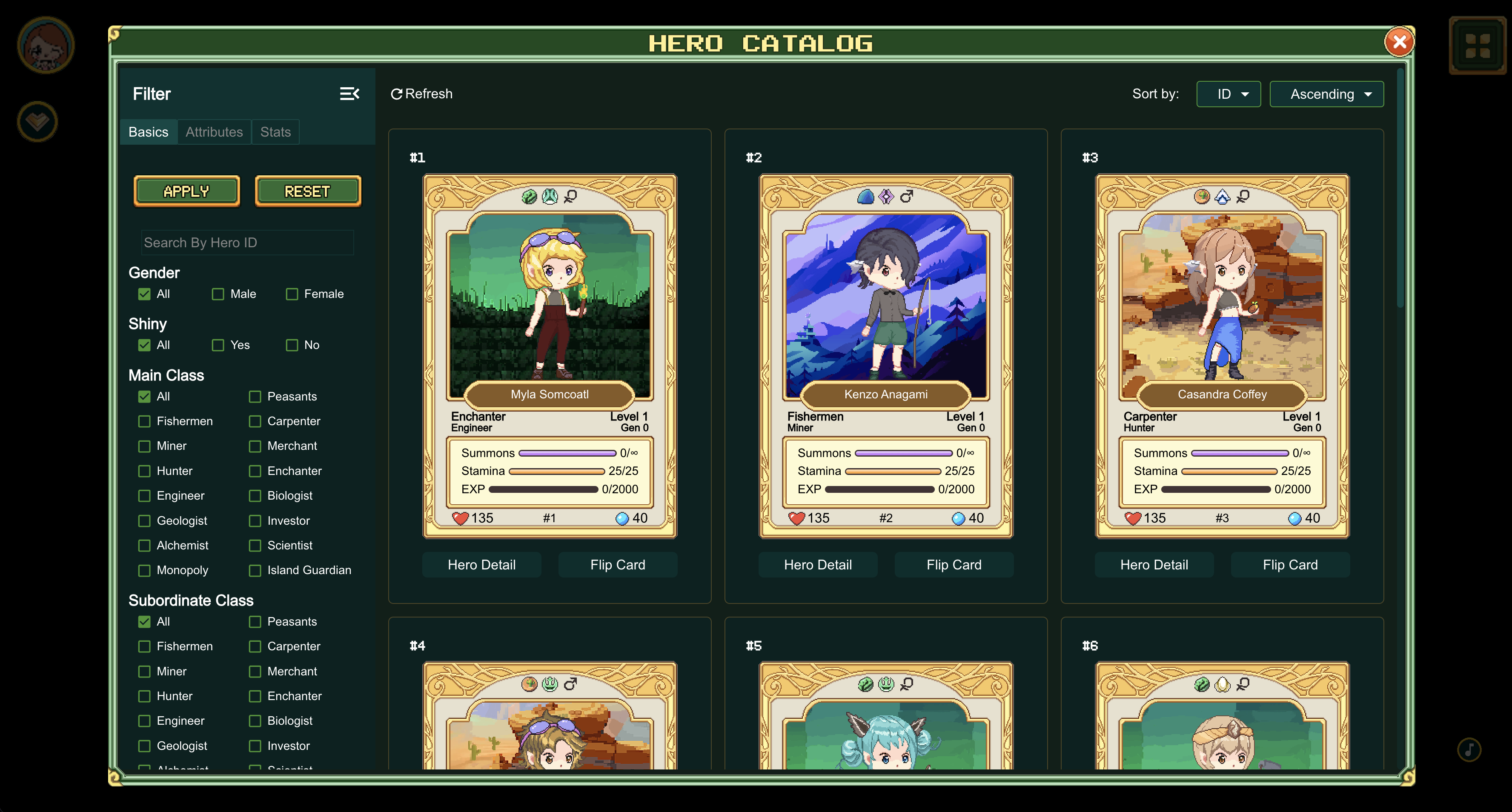1512x812 pixels.
Task: Open the player avatar portrait
Action: click(x=45, y=45)
